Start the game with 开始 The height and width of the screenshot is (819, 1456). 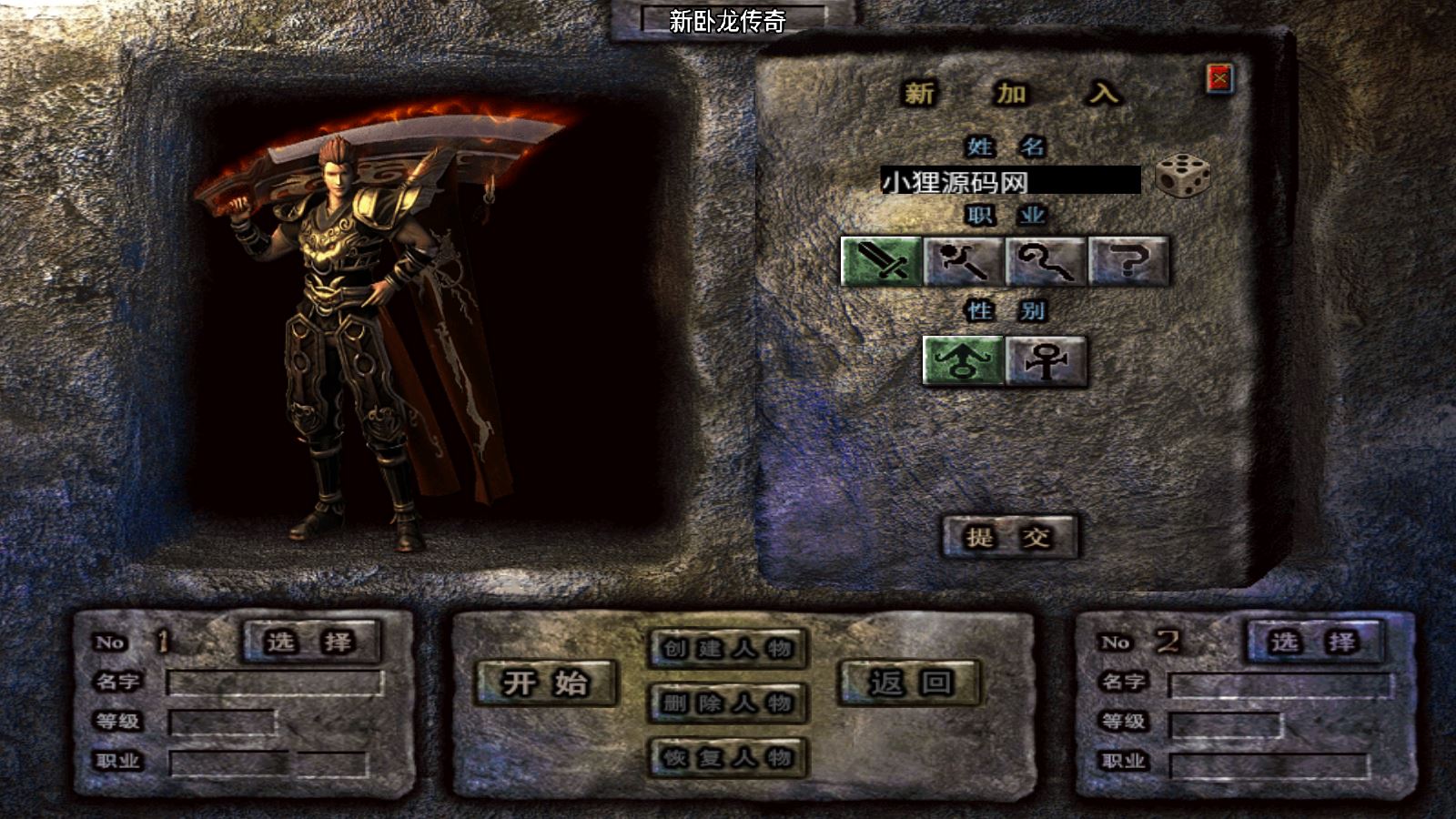(x=546, y=682)
